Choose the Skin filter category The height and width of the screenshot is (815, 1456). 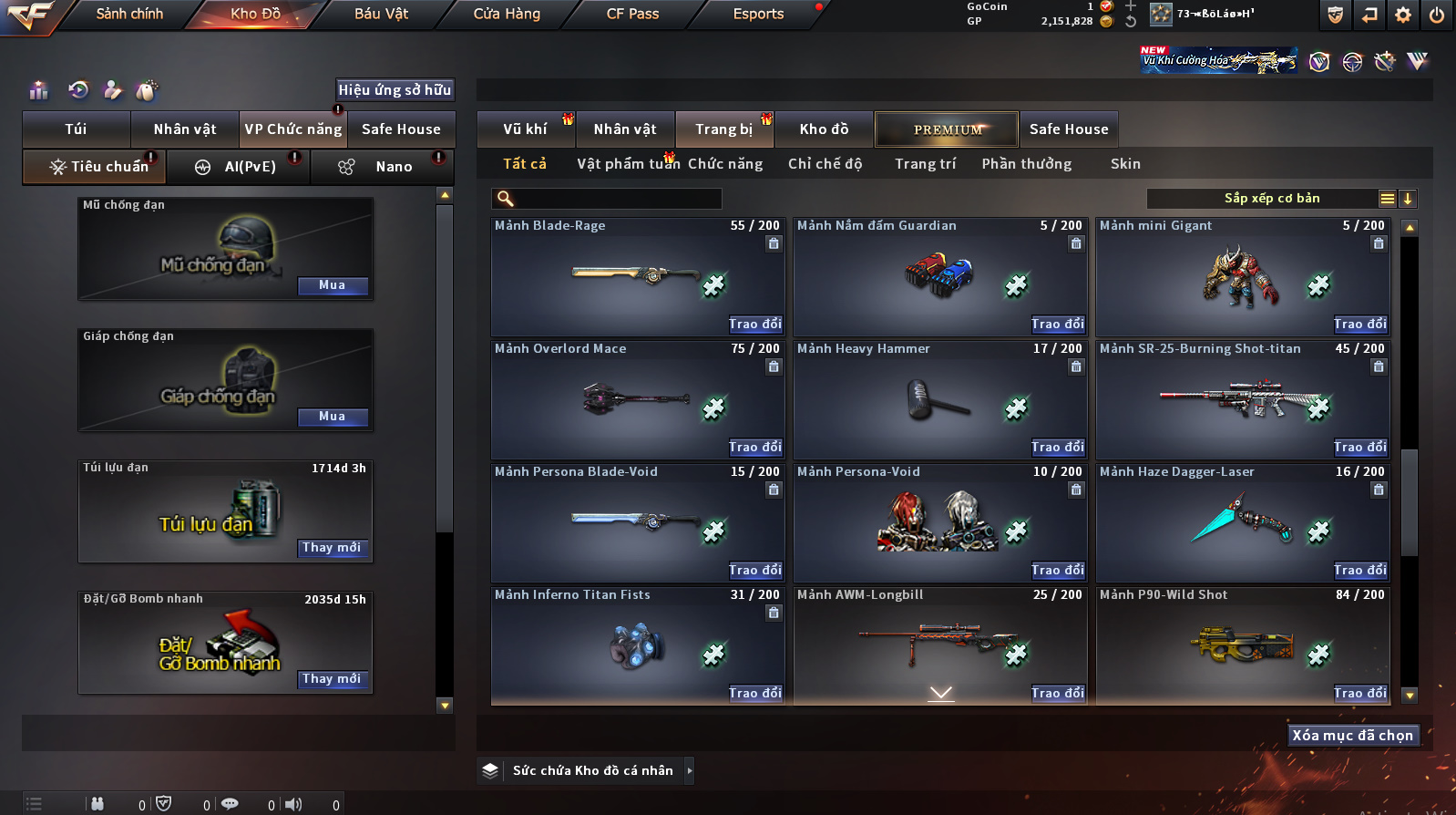pos(1125,164)
